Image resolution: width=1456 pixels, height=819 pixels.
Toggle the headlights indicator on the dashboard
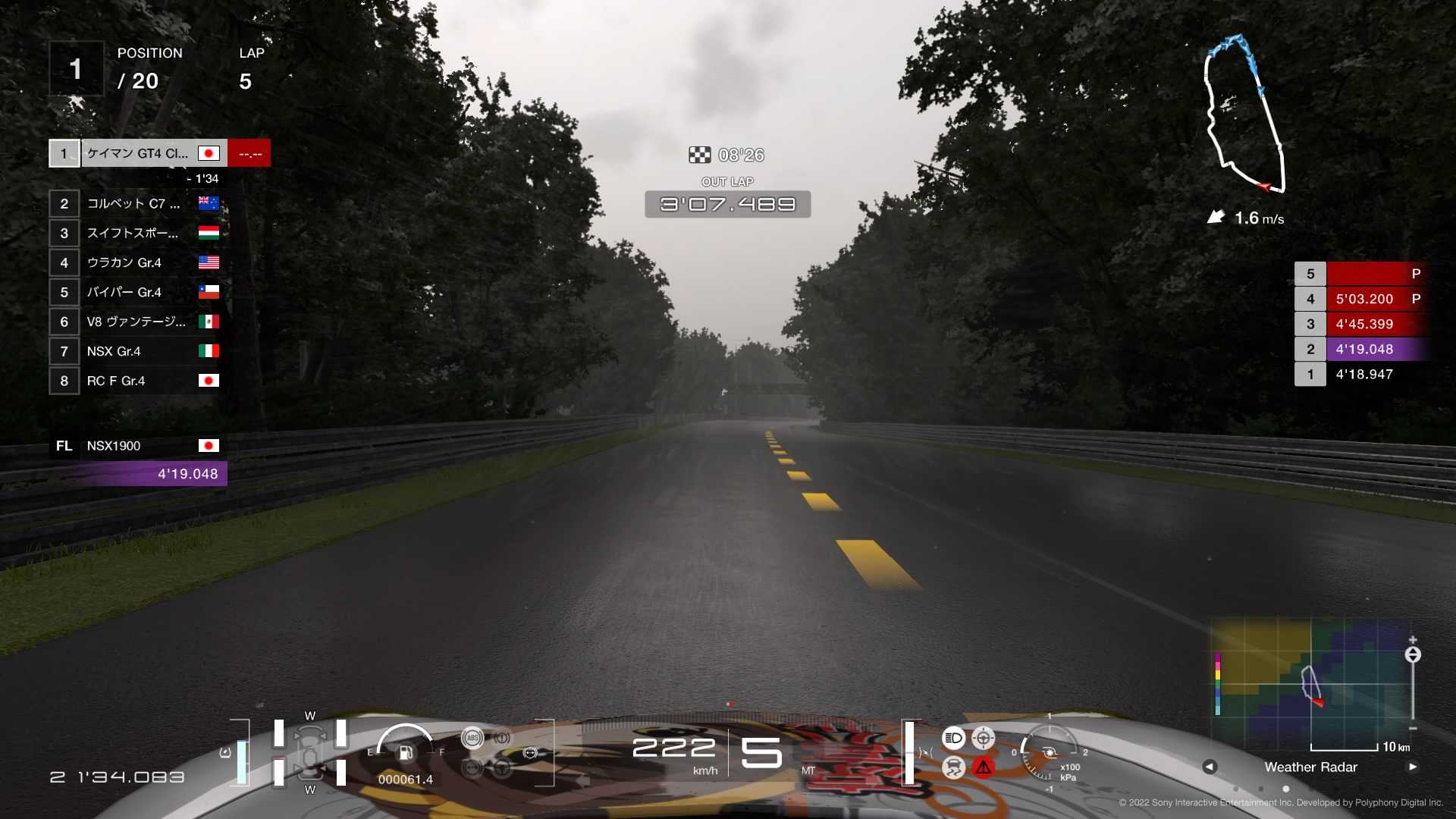[953, 737]
